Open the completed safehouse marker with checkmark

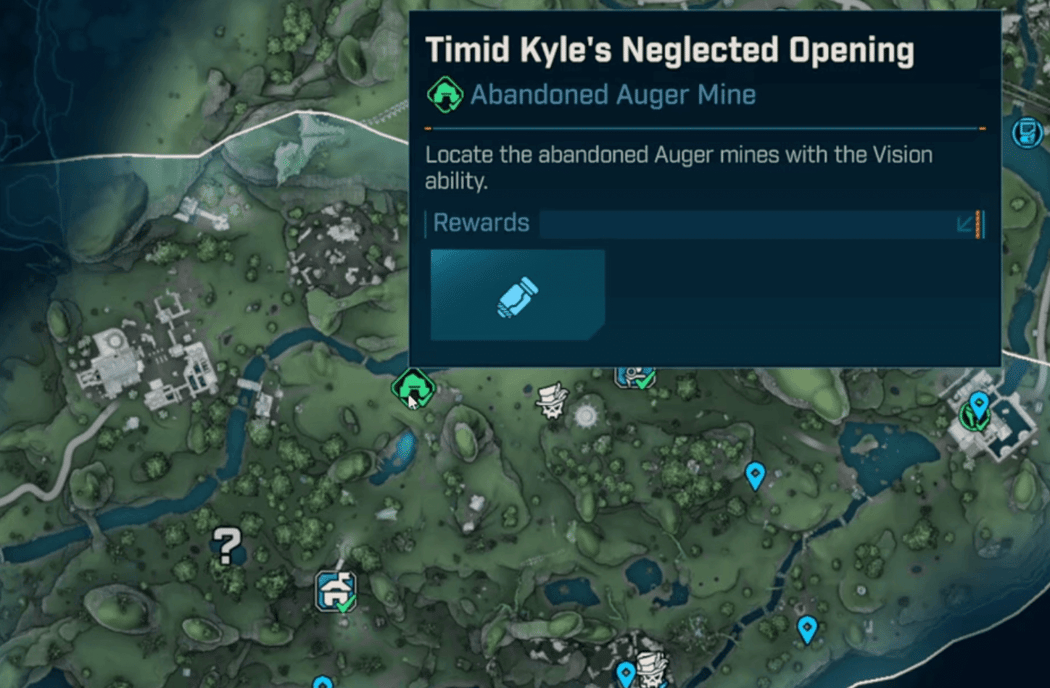click(x=336, y=590)
